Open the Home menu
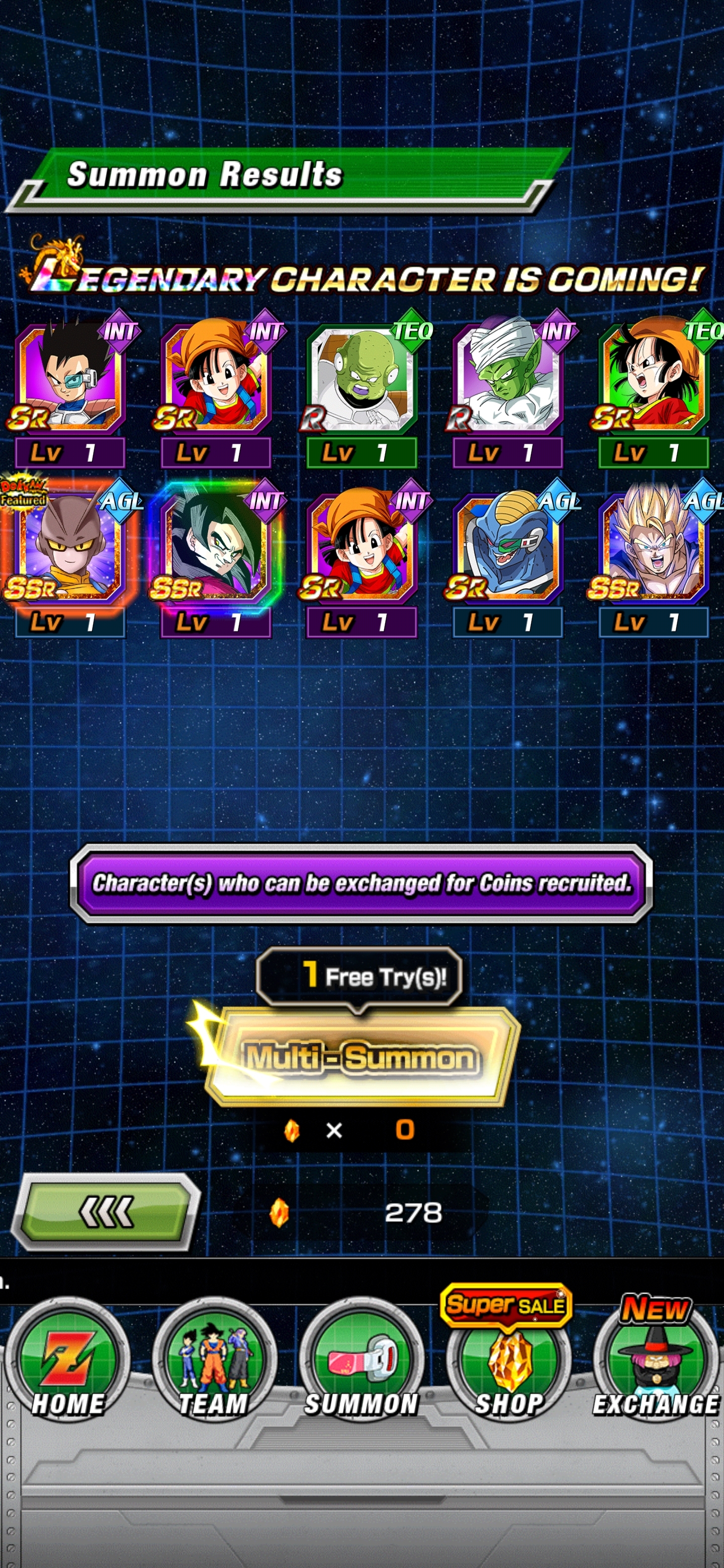 [67, 1364]
